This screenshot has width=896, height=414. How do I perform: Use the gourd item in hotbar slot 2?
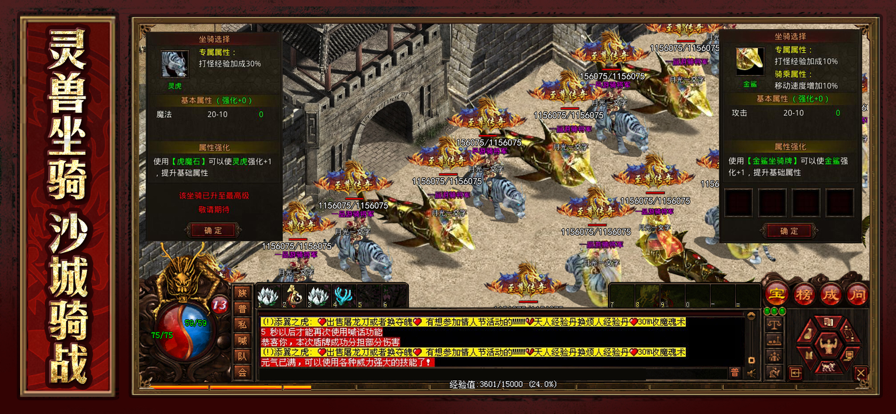(292, 296)
